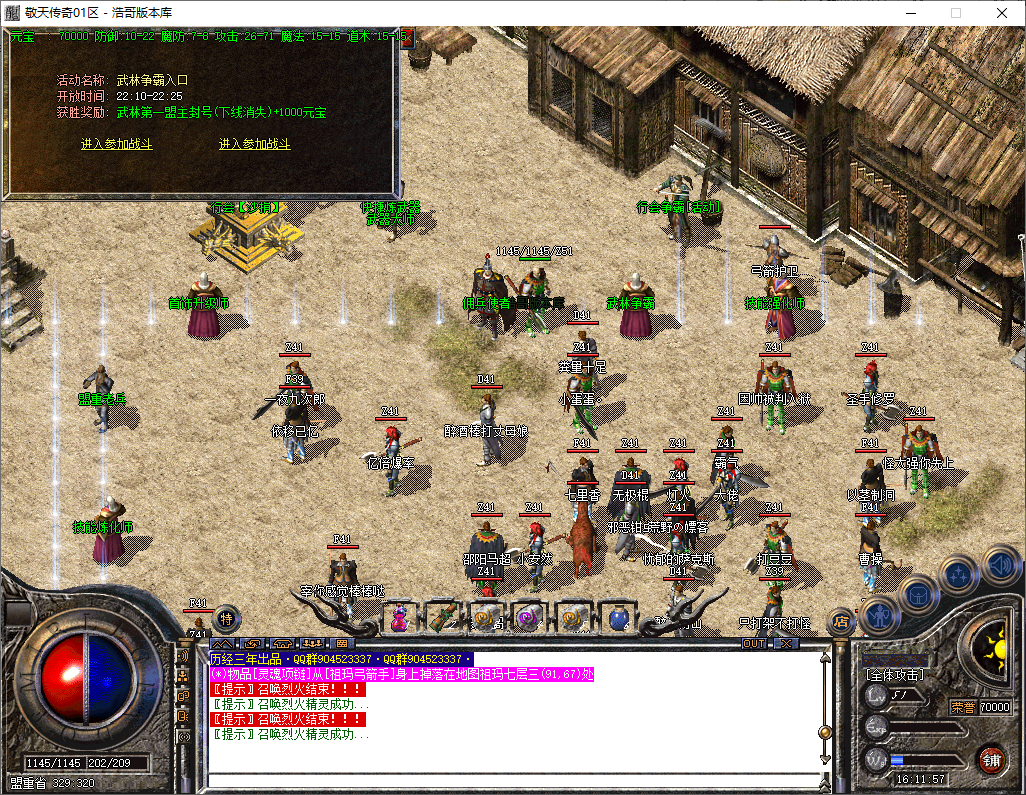Select the purple swirl scroll in the belt
The height and width of the screenshot is (795, 1026).
[x=528, y=617]
